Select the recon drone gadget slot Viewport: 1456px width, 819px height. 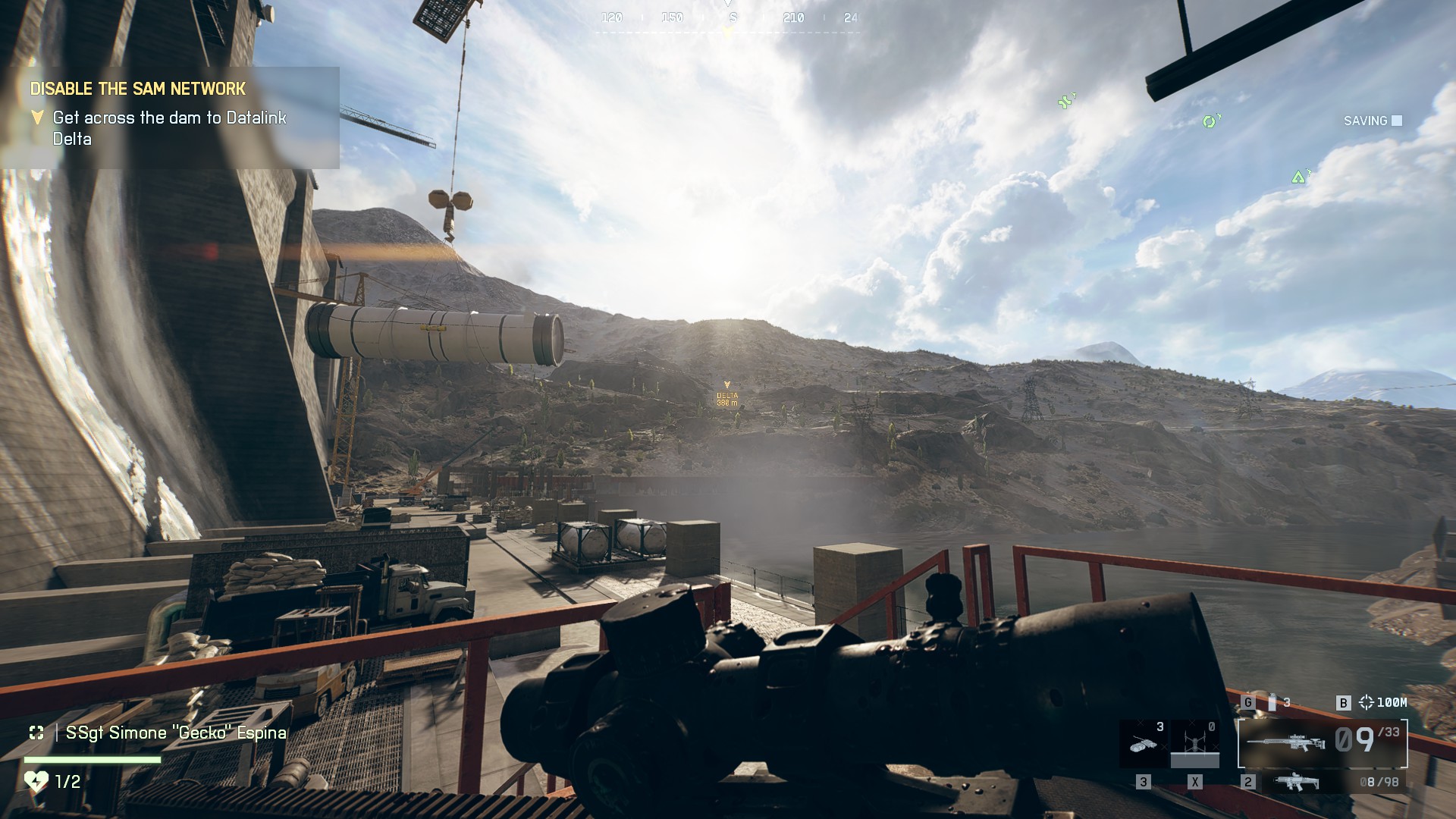[1195, 743]
